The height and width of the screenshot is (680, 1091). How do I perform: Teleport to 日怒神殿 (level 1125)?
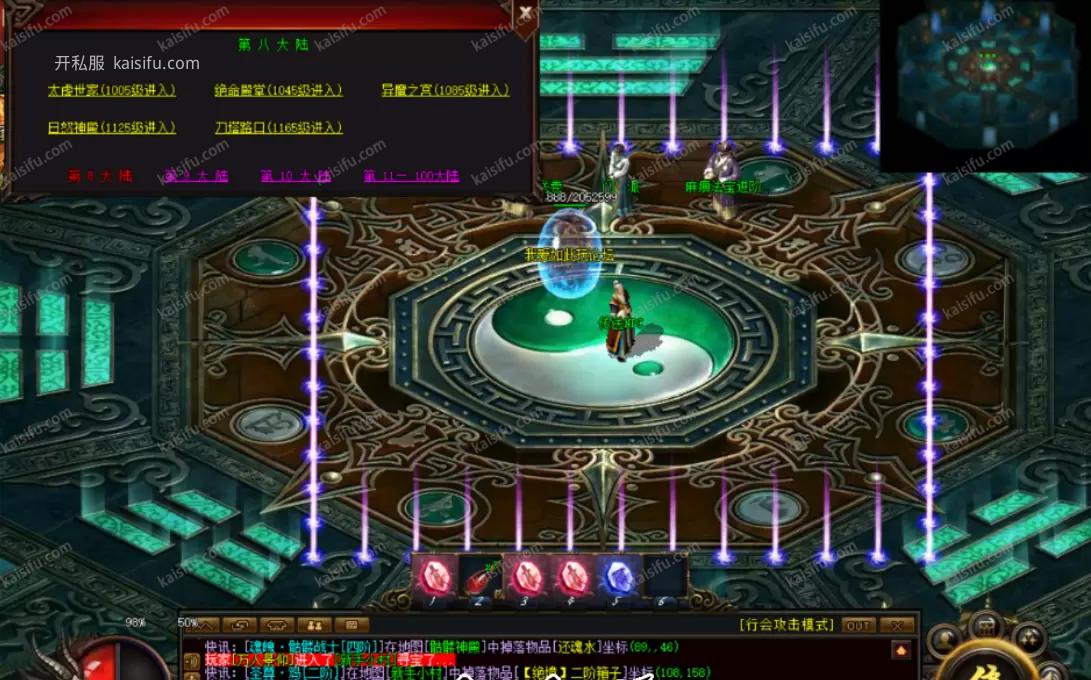pos(111,127)
